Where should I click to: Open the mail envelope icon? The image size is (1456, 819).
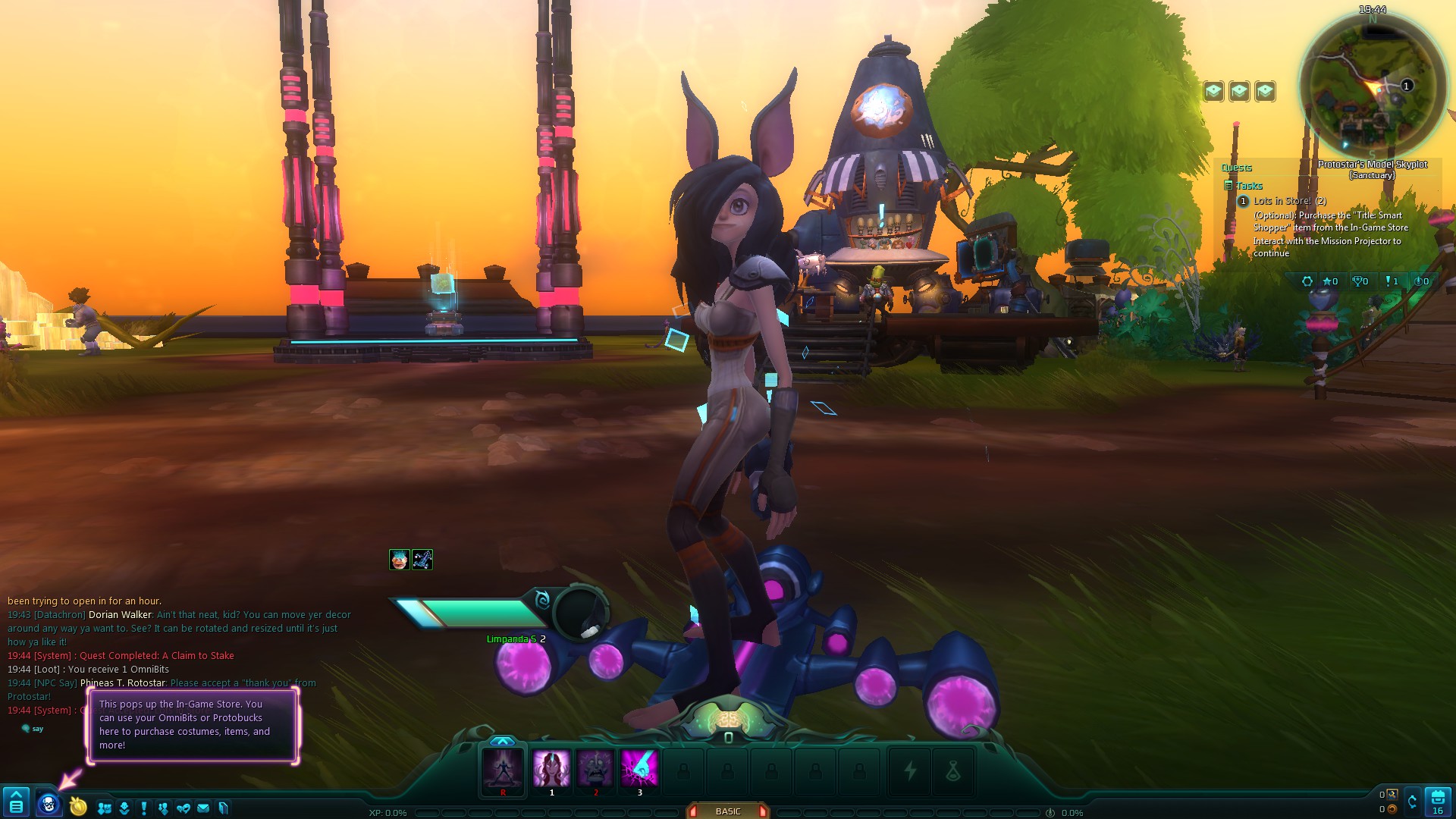(x=202, y=808)
